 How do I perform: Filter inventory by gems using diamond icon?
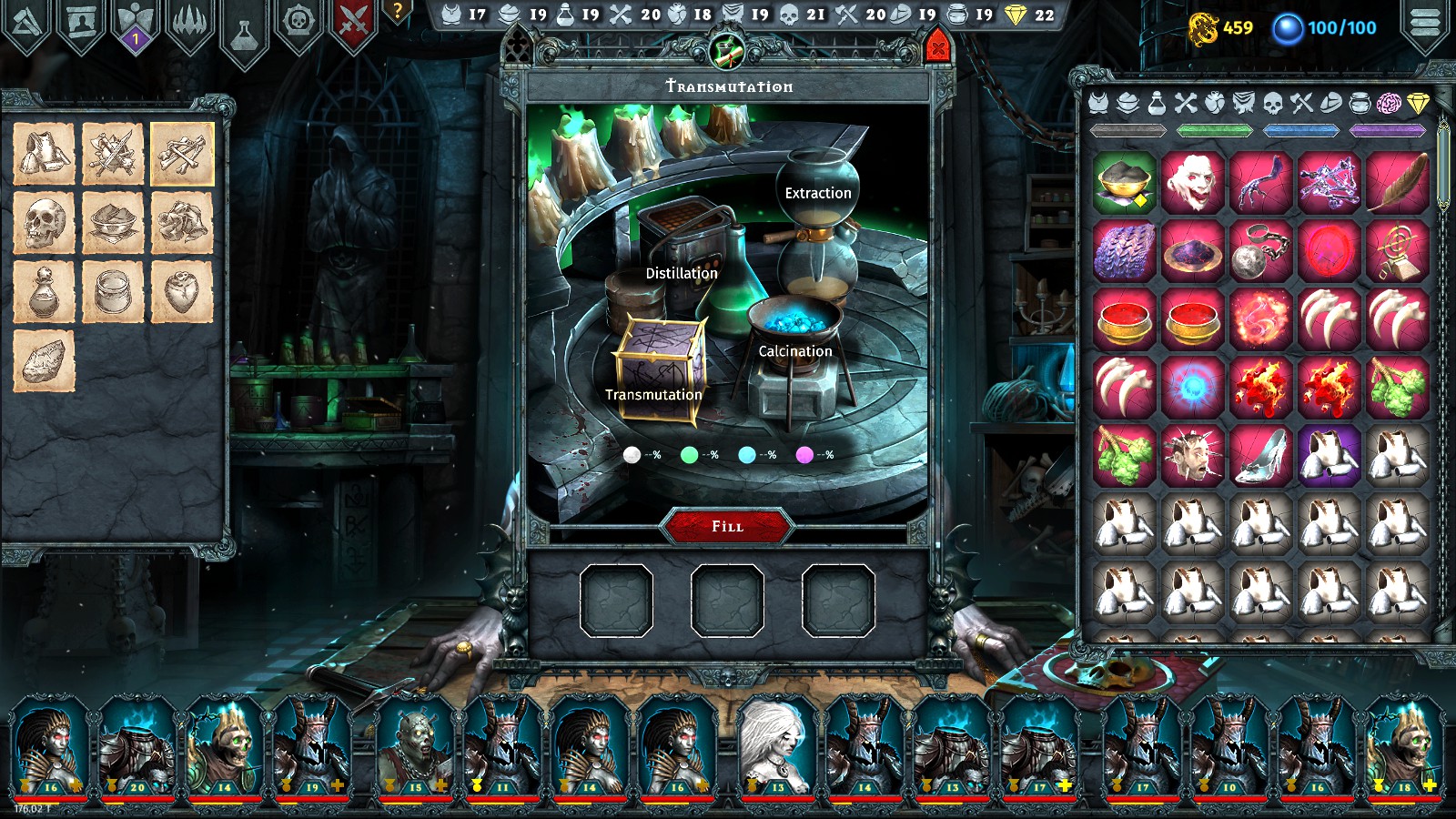point(1418,104)
